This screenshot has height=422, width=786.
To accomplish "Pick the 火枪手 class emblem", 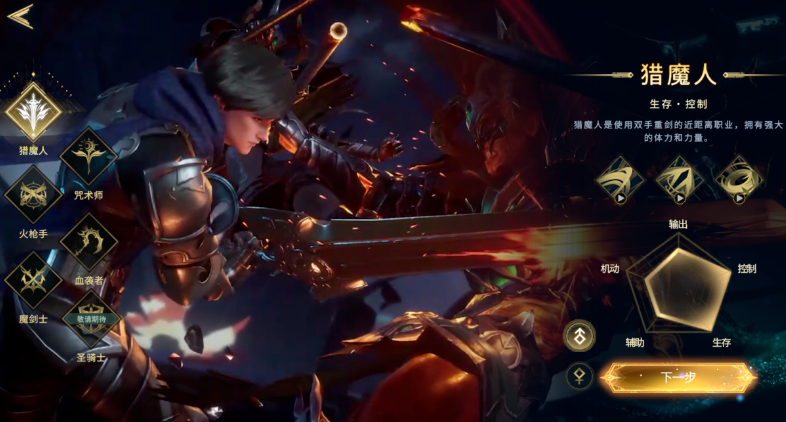I will 33,194.
